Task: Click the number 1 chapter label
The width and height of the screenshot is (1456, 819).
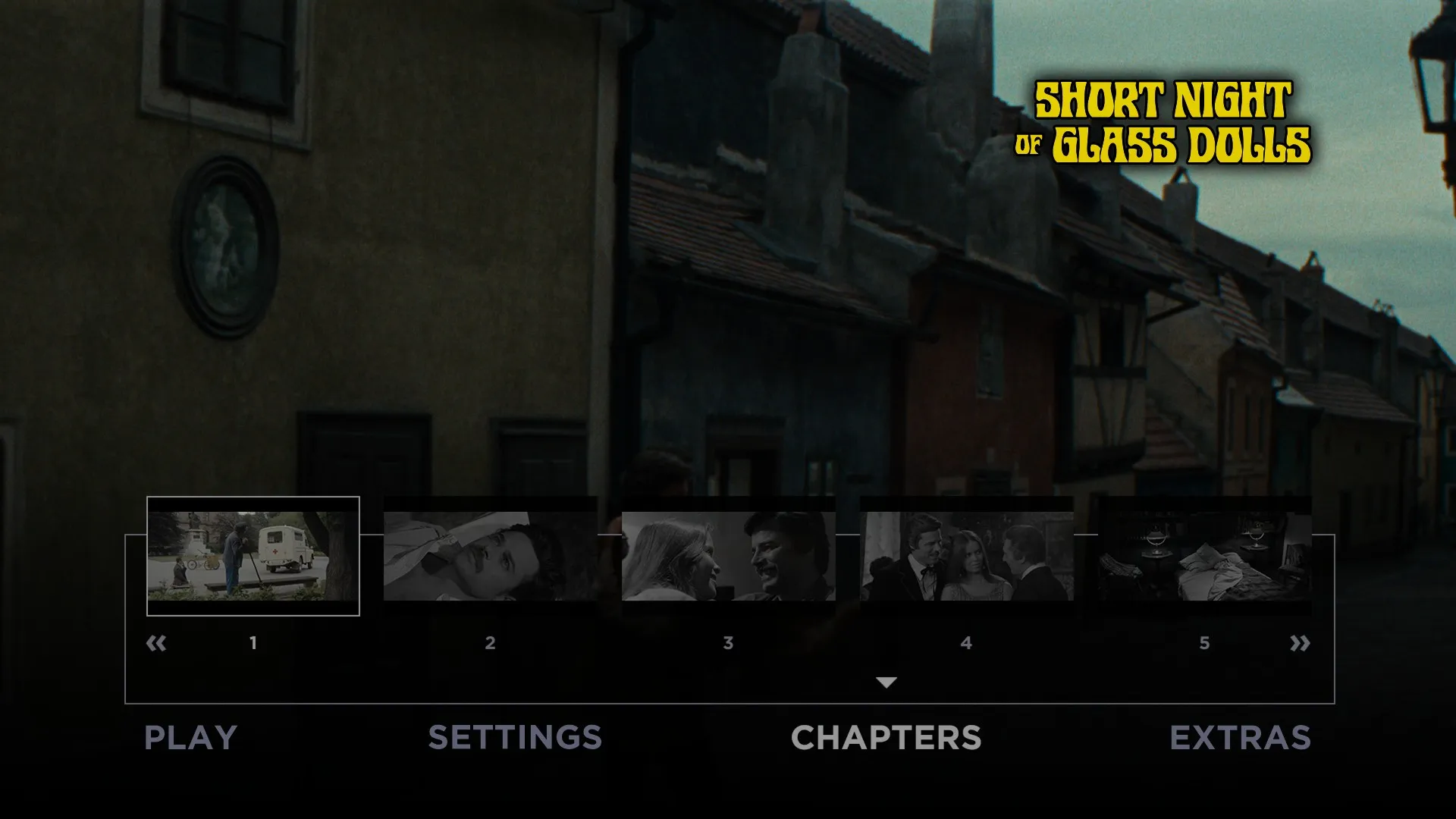Action: pos(253,642)
